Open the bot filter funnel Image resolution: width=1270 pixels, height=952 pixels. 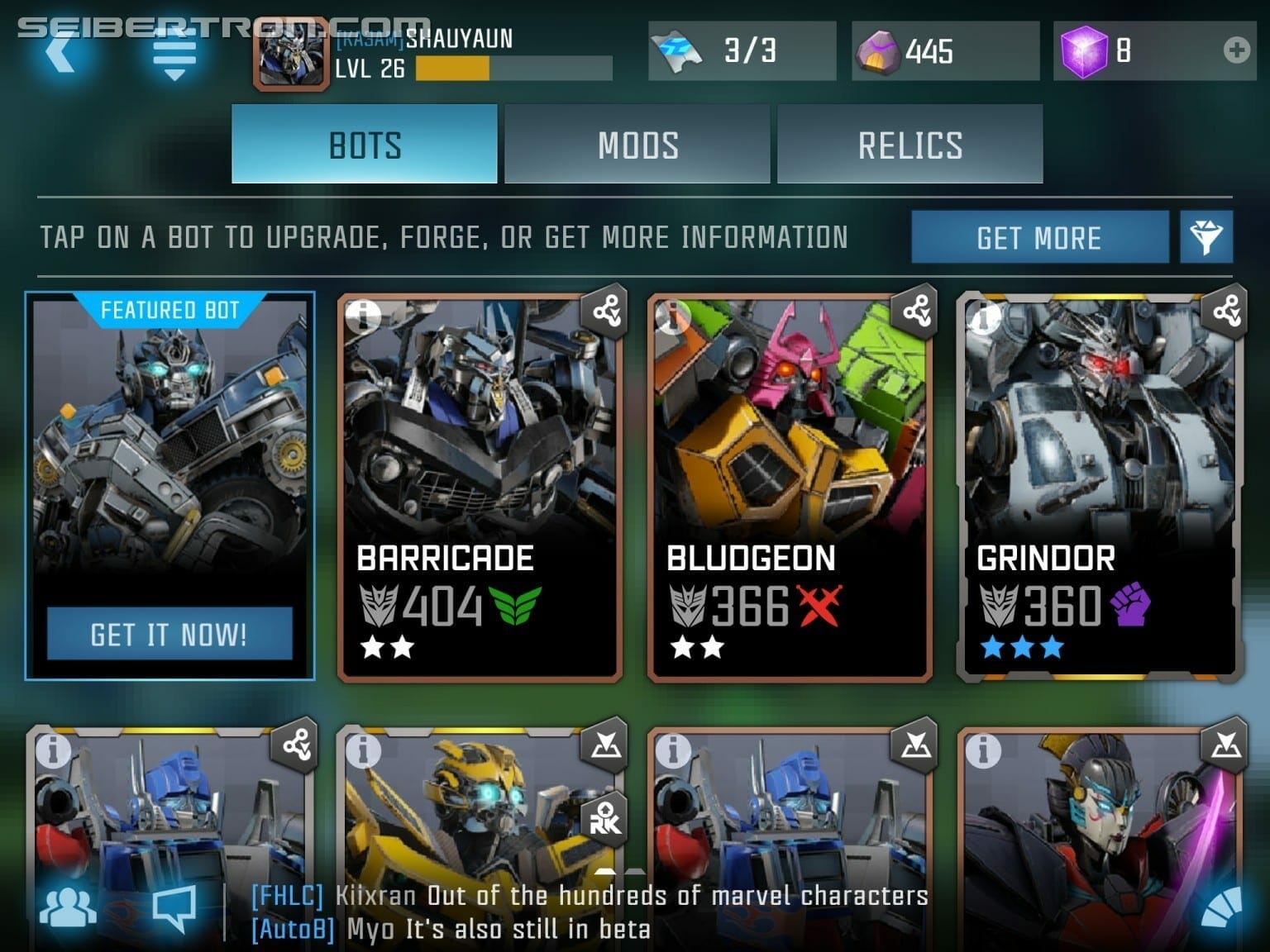point(1206,238)
